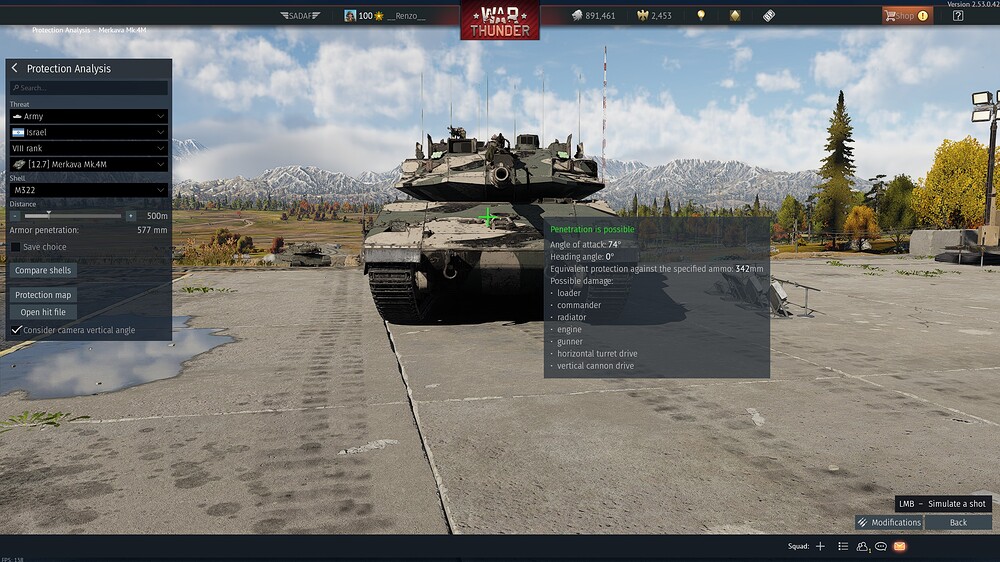Tick the Save choice checkbox
Image resolution: width=1000 pixels, height=562 pixels.
(16, 247)
